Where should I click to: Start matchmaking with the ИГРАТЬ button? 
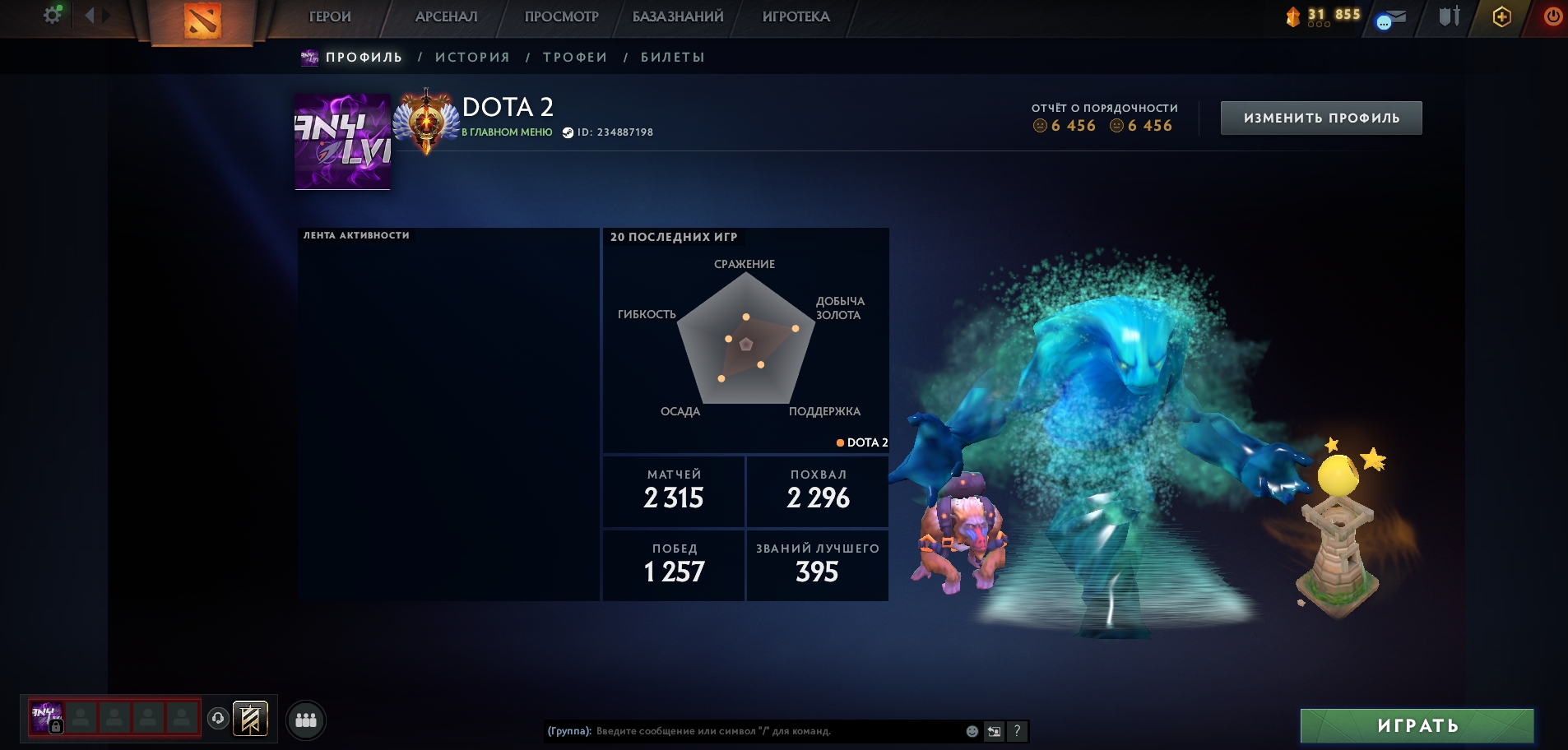click(1417, 726)
